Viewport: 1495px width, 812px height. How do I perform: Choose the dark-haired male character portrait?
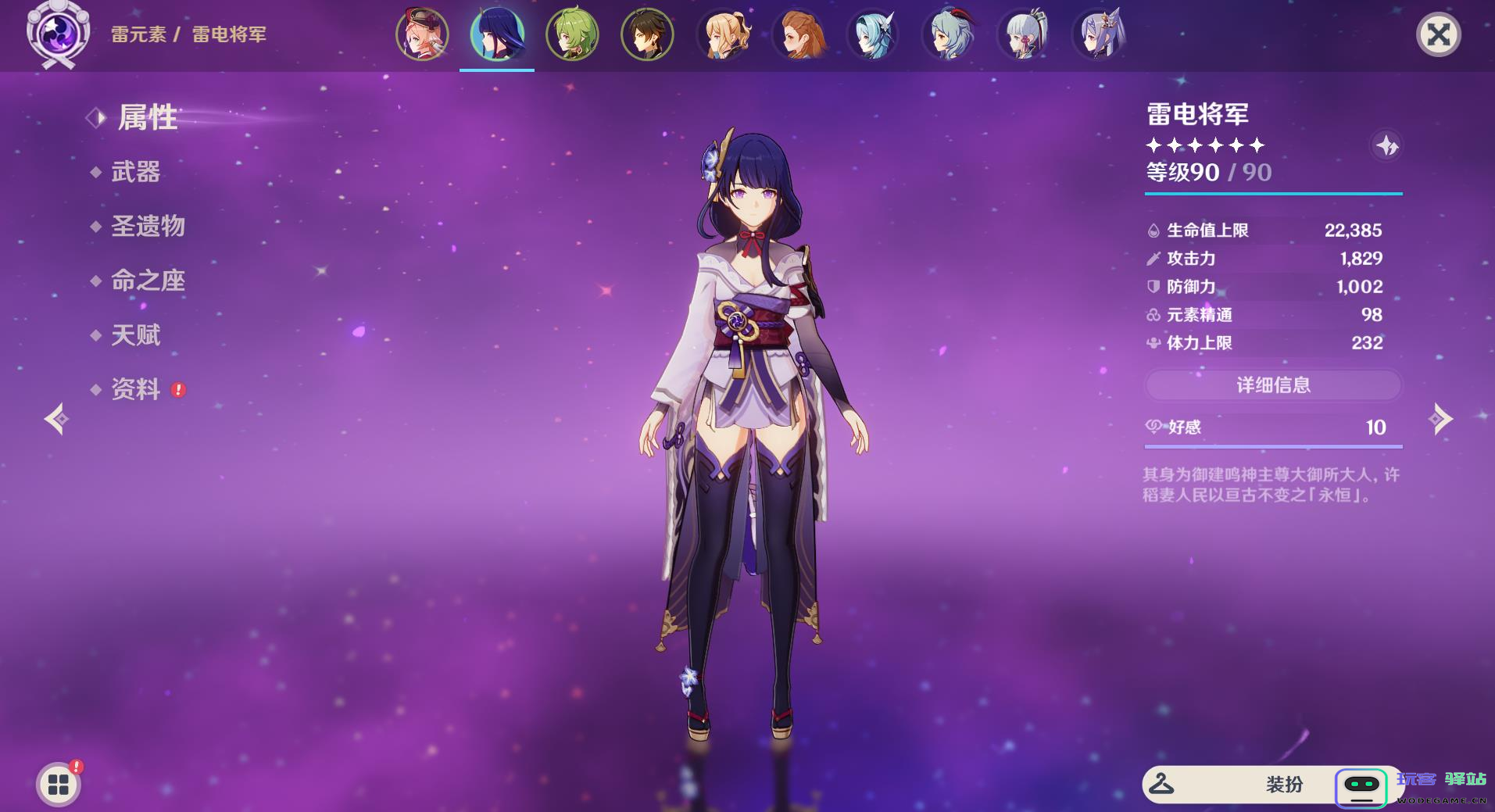(647, 34)
